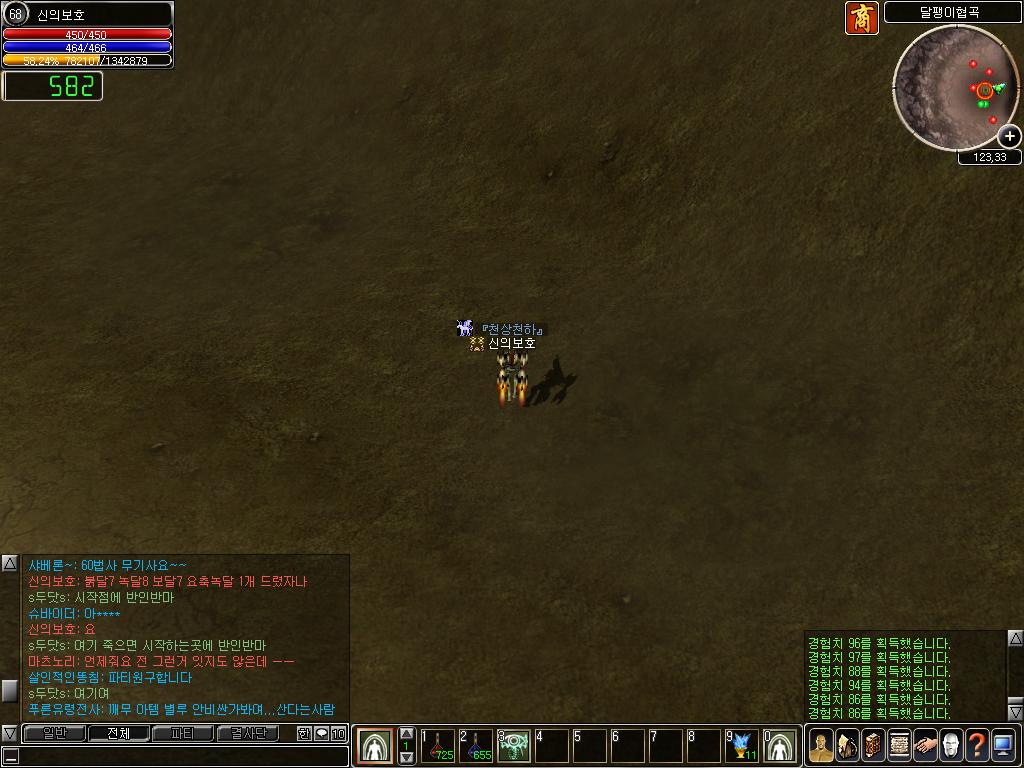Activate the green eye skill in slot 3
Screen dimensions: 1024x768
click(514, 746)
